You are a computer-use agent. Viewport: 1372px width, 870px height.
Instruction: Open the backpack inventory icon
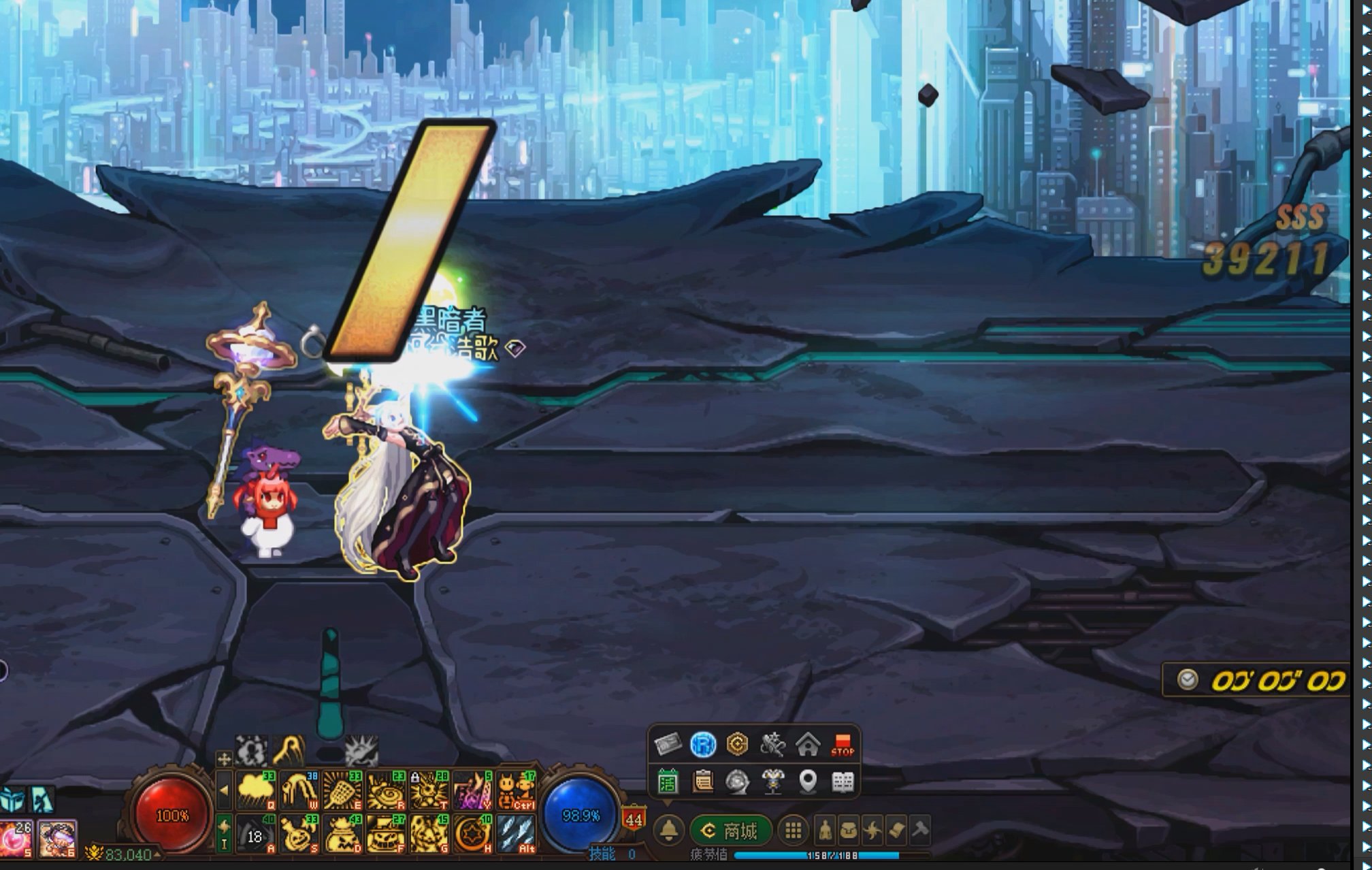click(848, 831)
